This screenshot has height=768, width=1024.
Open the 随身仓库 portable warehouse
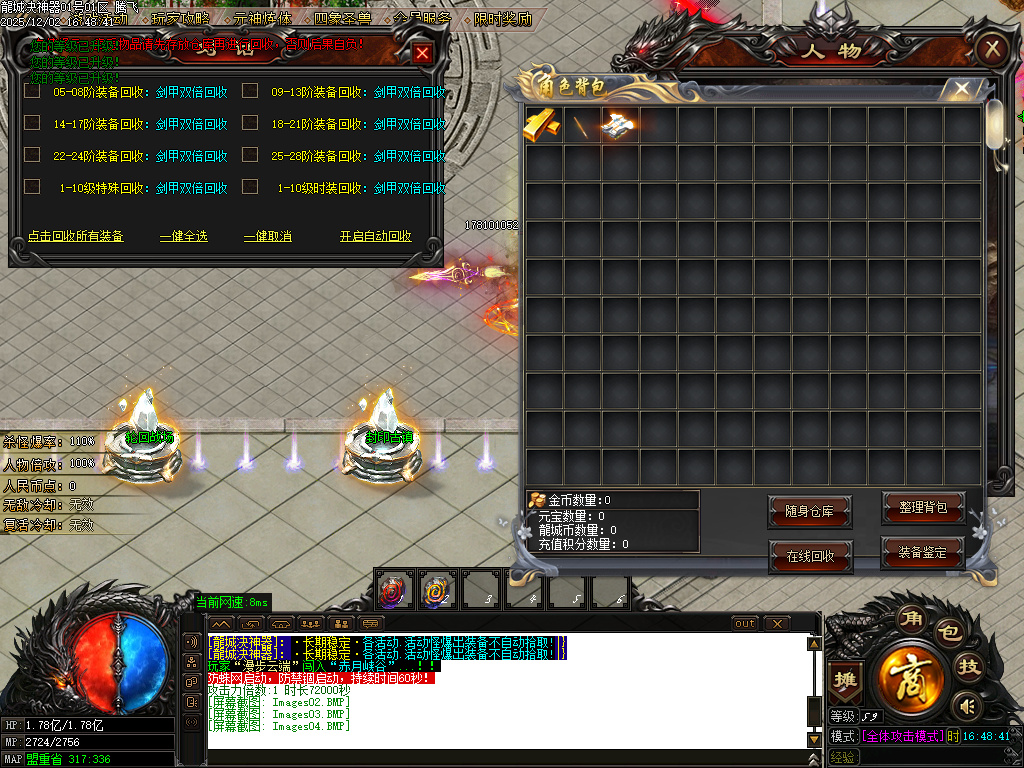coord(809,512)
